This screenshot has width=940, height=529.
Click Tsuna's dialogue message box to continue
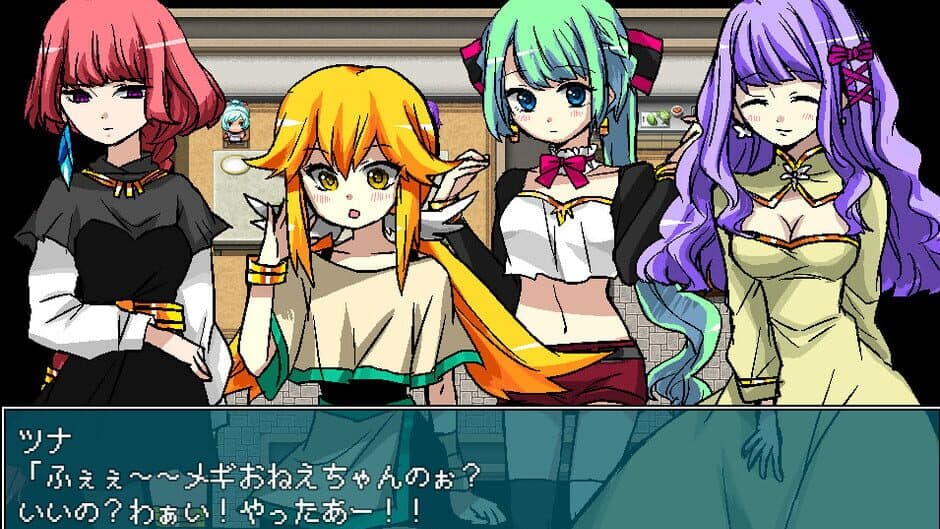pyautogui.click(x=470, y=467)
